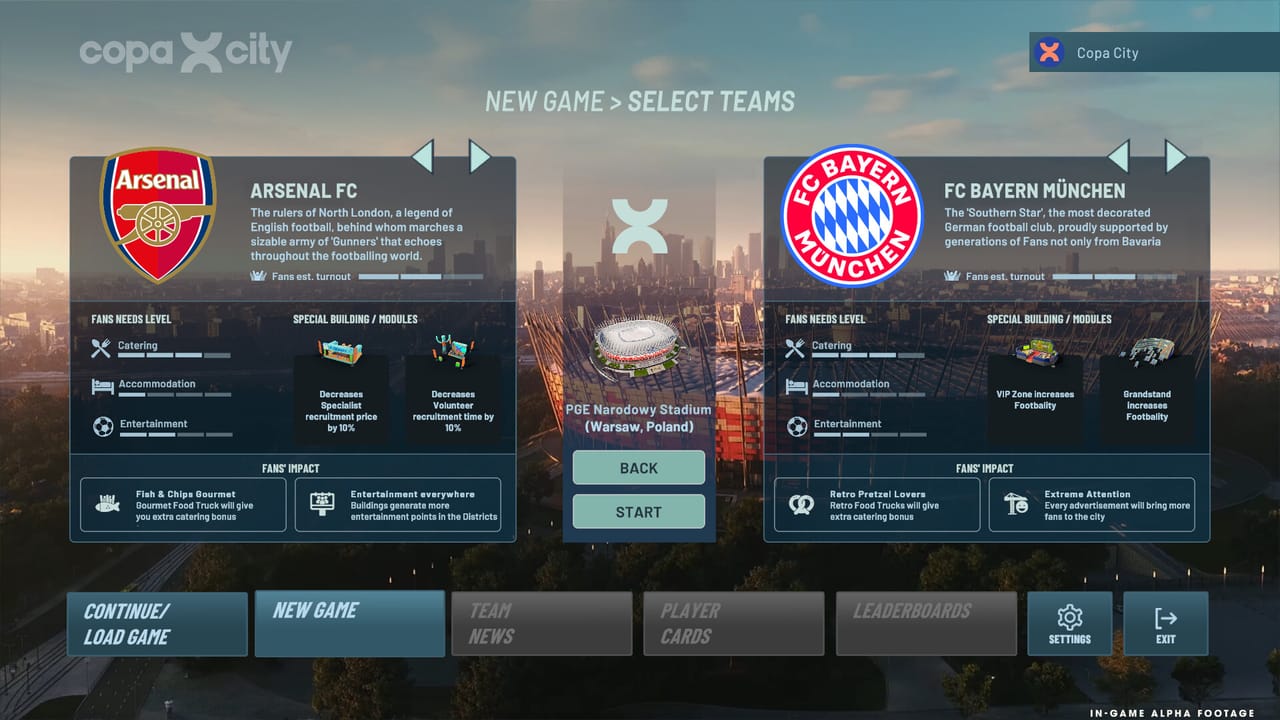Select the Specialist recruitment price module
Screen dimensions: 1280x720
coord(341,398)
